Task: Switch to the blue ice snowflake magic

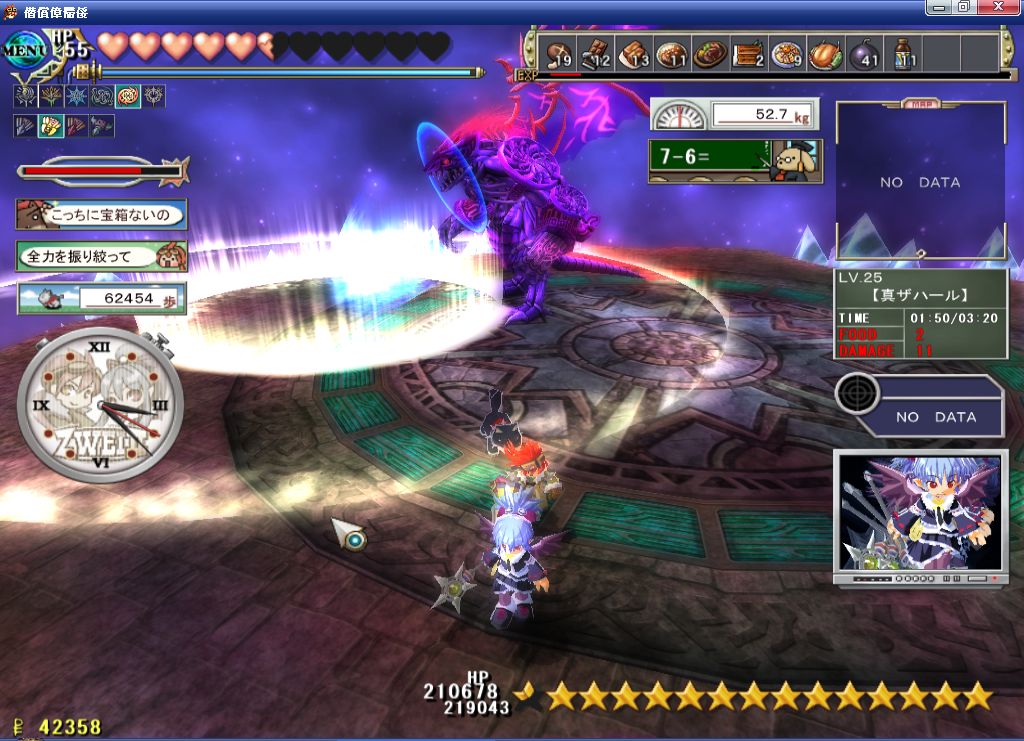Action: tap(75, 97)
